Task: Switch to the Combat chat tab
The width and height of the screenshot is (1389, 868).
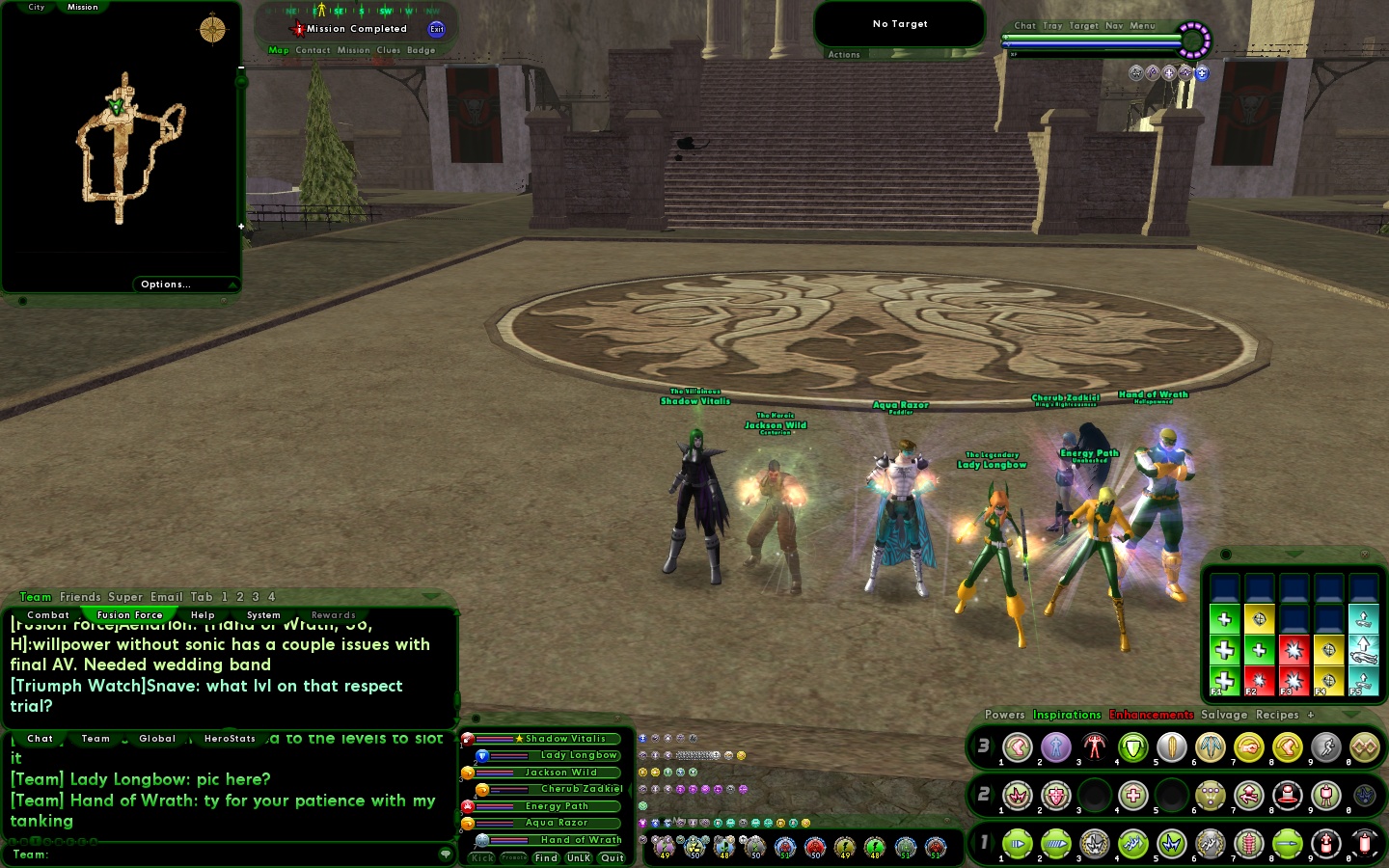Action: tap(48, 615)
